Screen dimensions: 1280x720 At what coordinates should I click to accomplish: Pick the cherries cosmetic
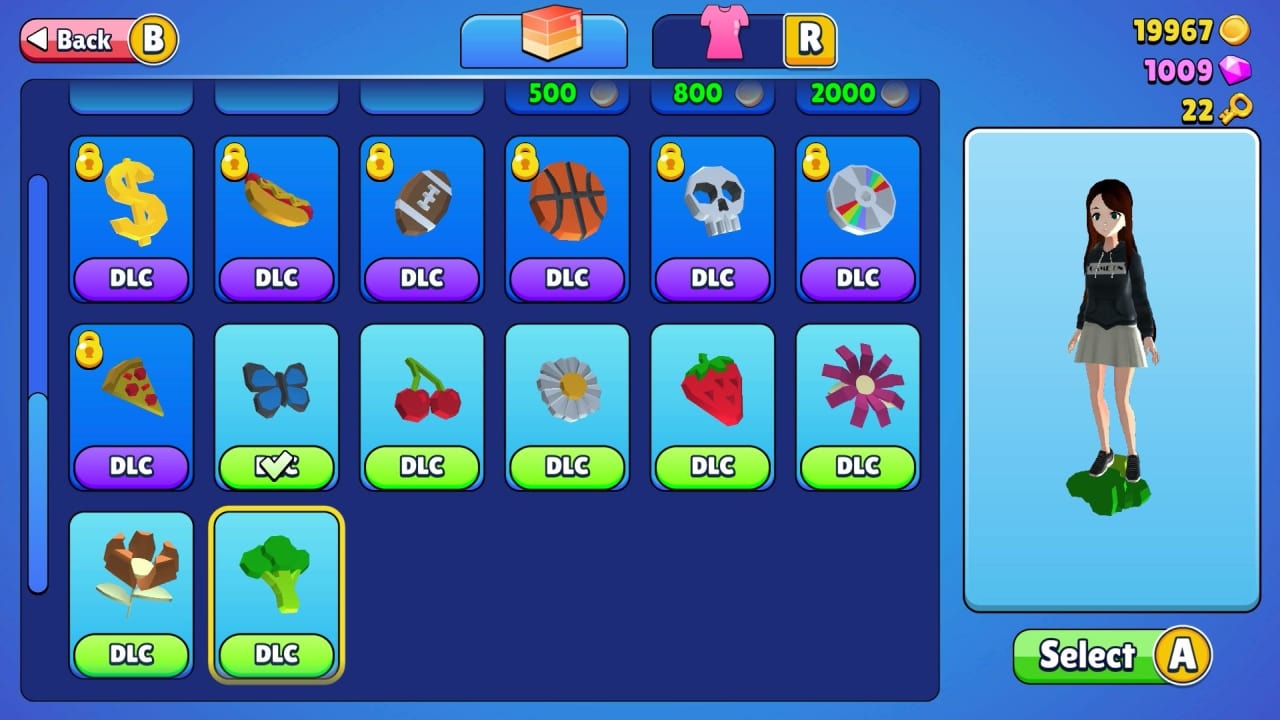pyautogui.click(x=421, y=398)
